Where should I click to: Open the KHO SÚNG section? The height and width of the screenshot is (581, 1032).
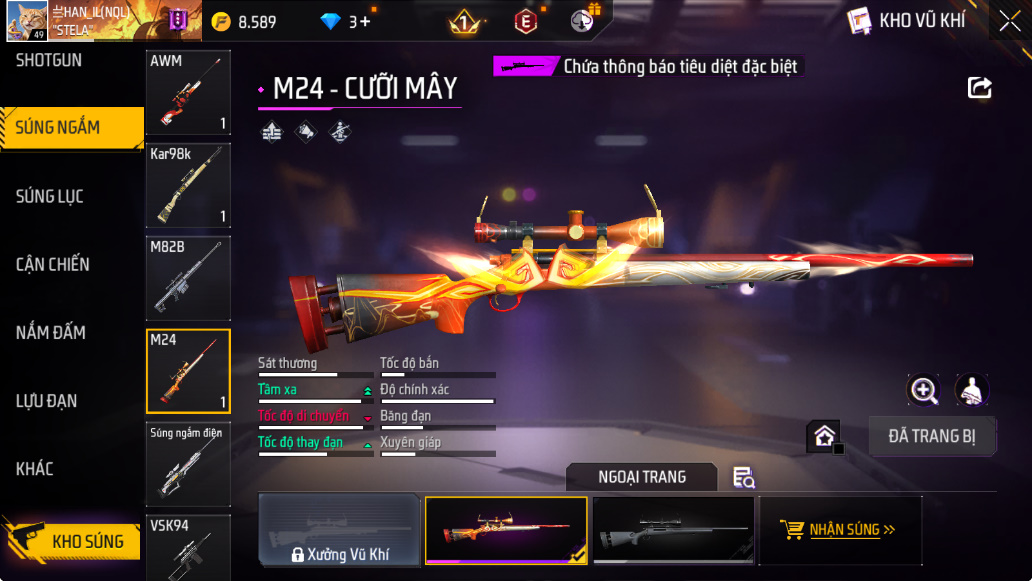pos(72,541)
